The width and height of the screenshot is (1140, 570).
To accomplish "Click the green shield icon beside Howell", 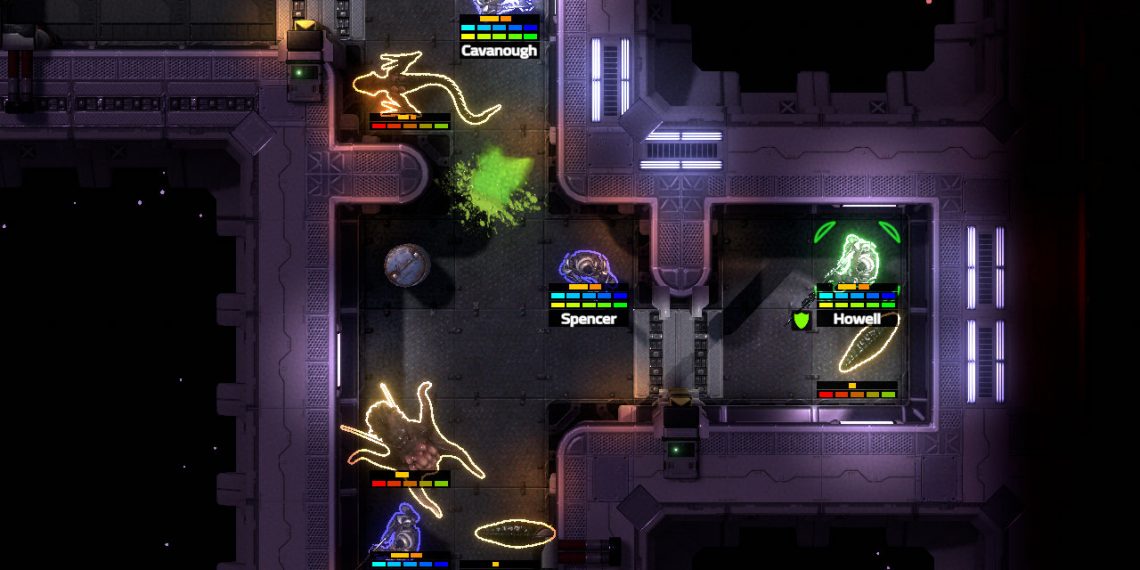I will click(801, 321).
